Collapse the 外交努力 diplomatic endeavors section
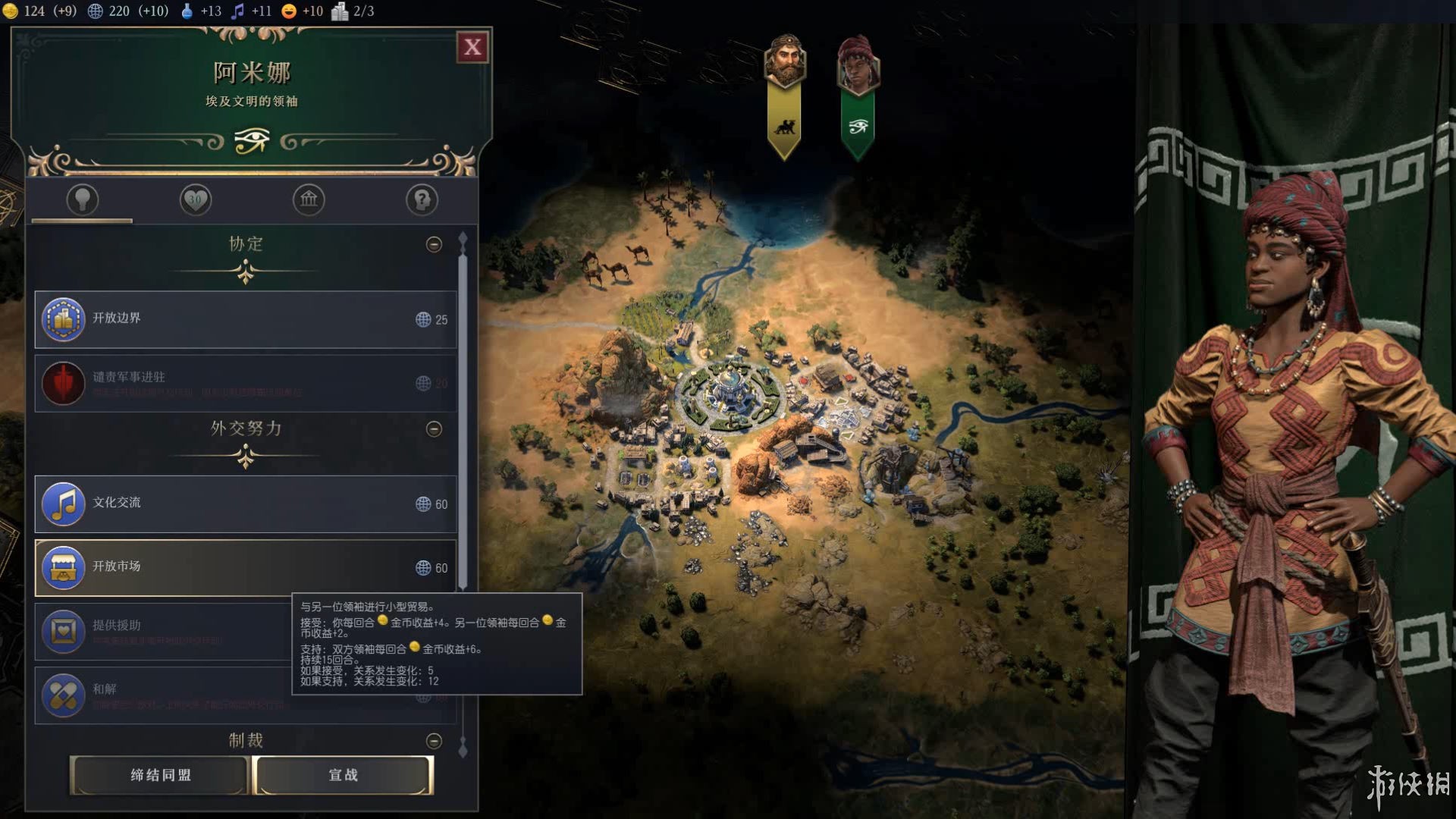 pos(434,429)
